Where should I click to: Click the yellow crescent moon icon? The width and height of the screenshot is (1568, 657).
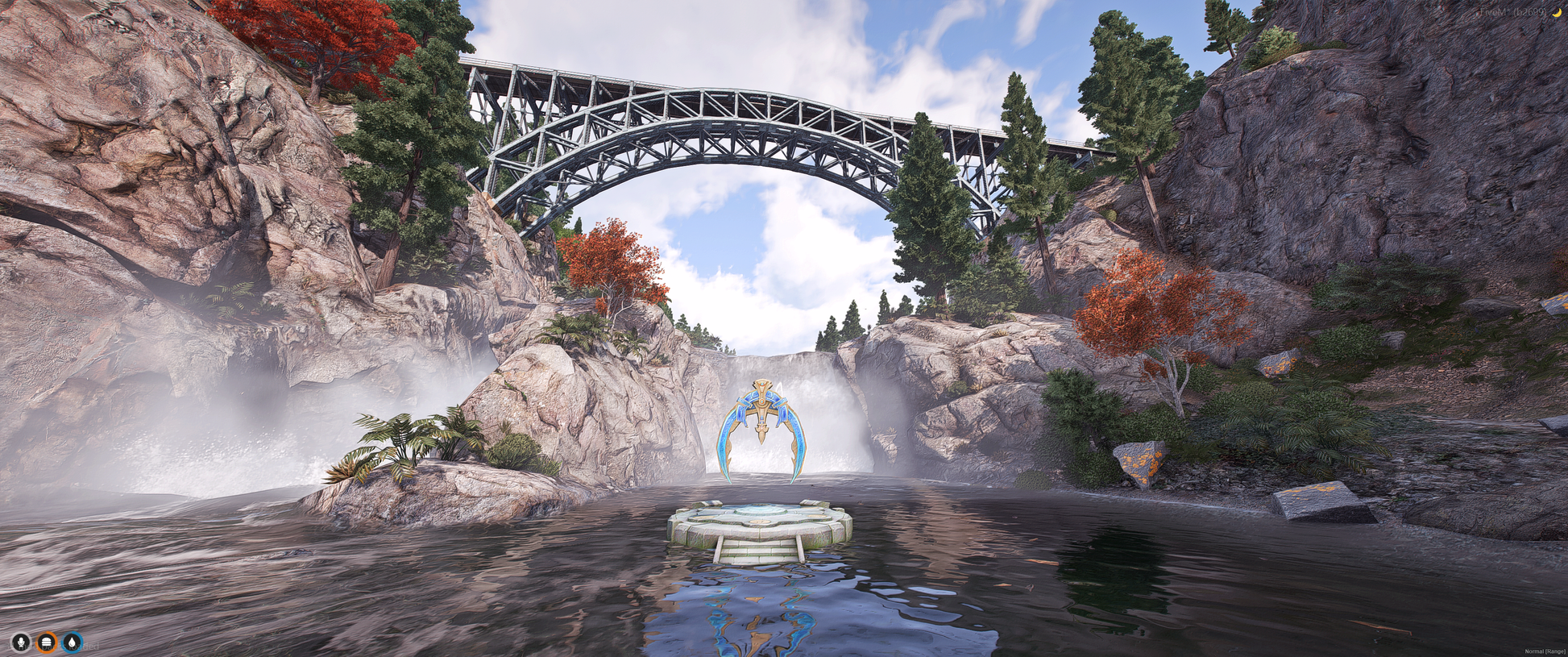tap(1557, 12)
